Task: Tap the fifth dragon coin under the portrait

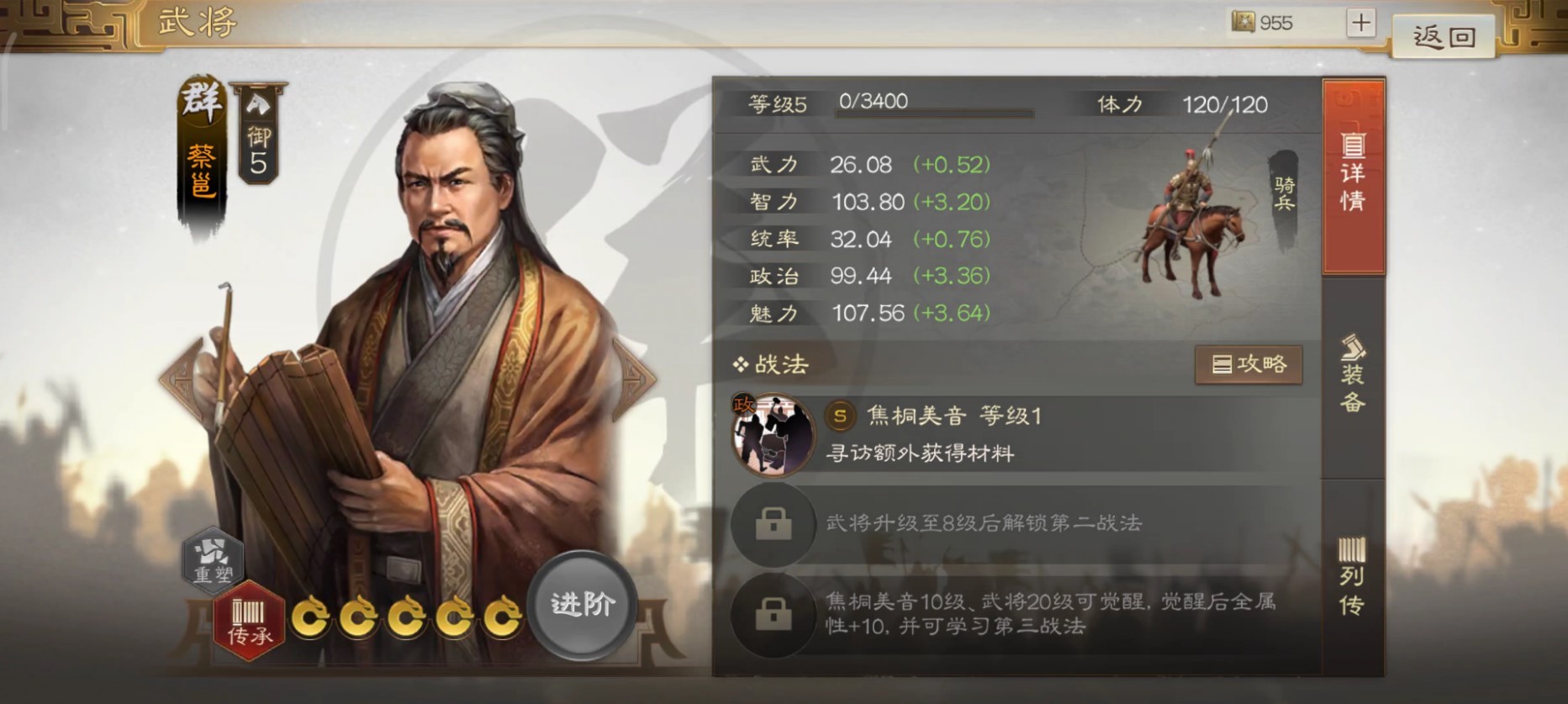Action: (x=502, y=617)
